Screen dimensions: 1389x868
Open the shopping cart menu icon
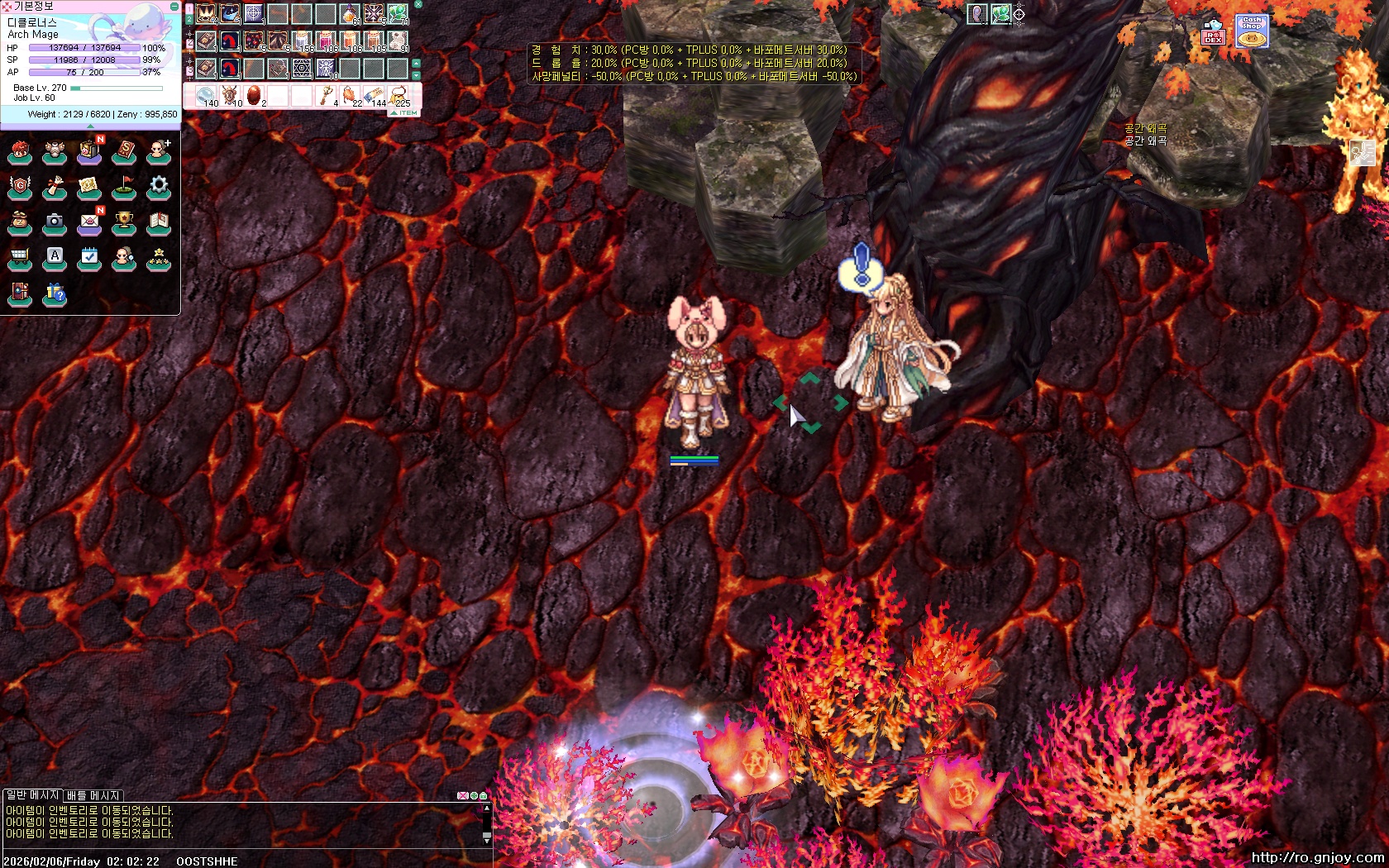tap(20, 258)
